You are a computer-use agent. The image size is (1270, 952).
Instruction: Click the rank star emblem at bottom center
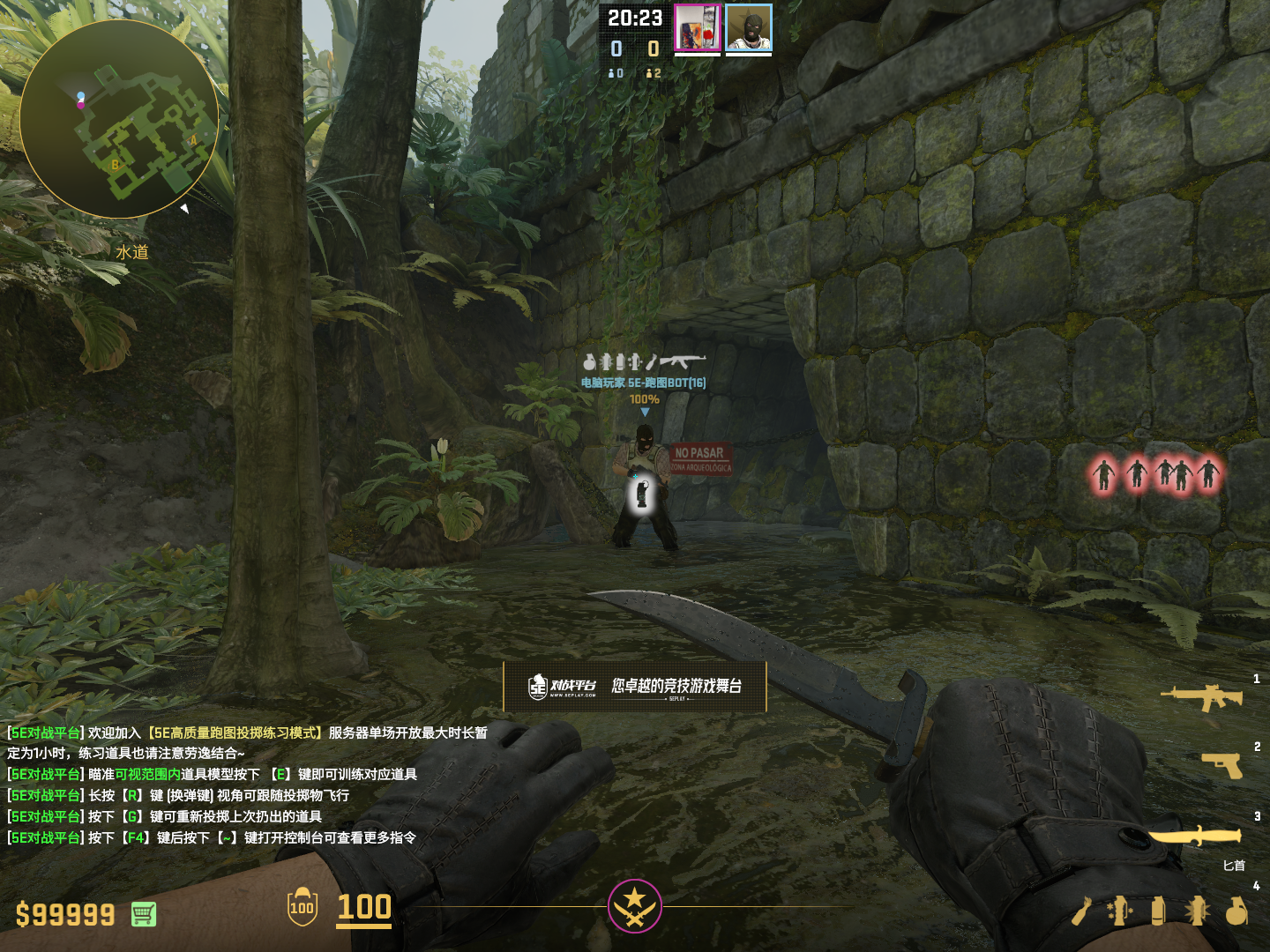[634, 906]
